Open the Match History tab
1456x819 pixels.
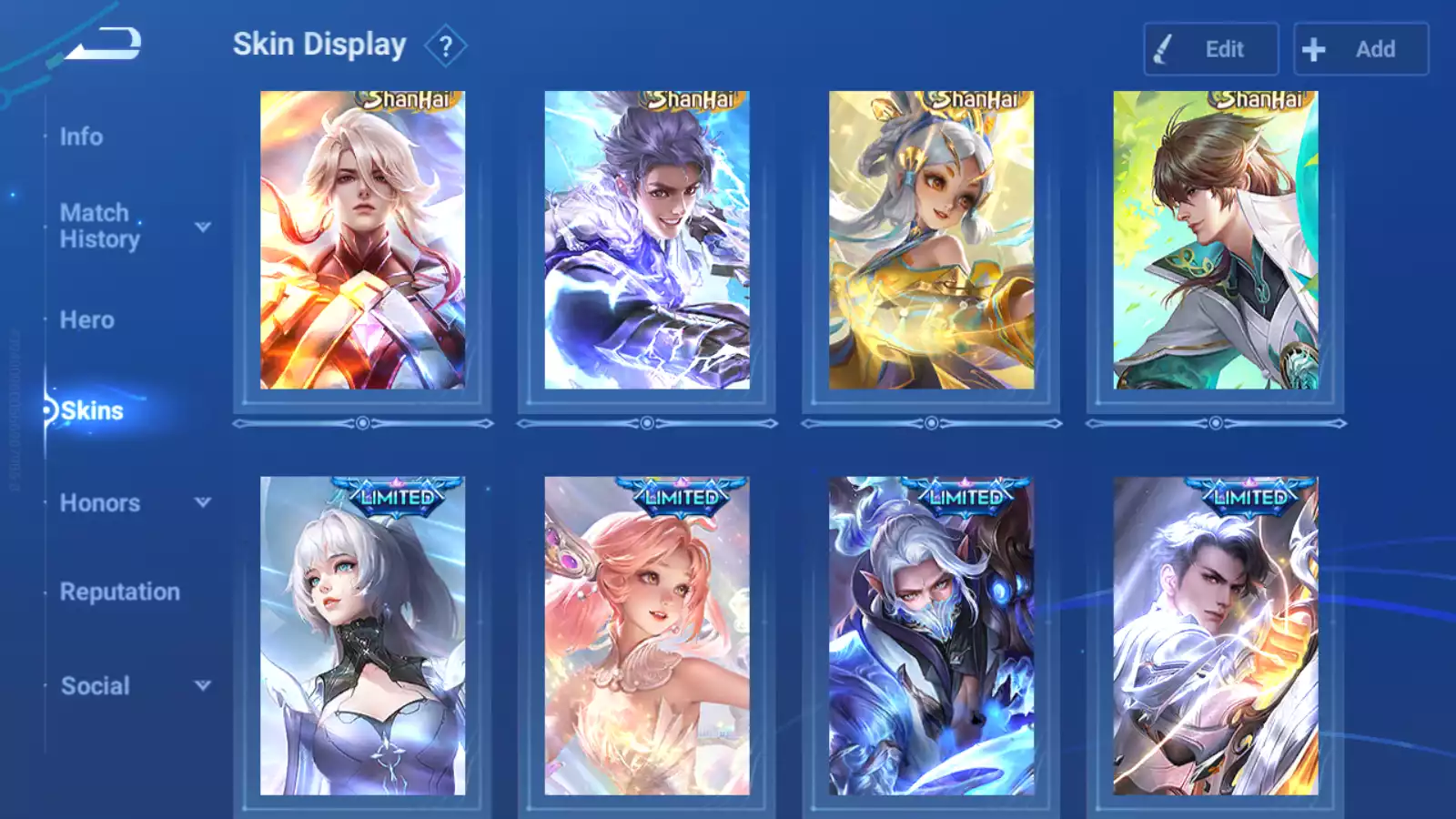click(x=99, y=226)
